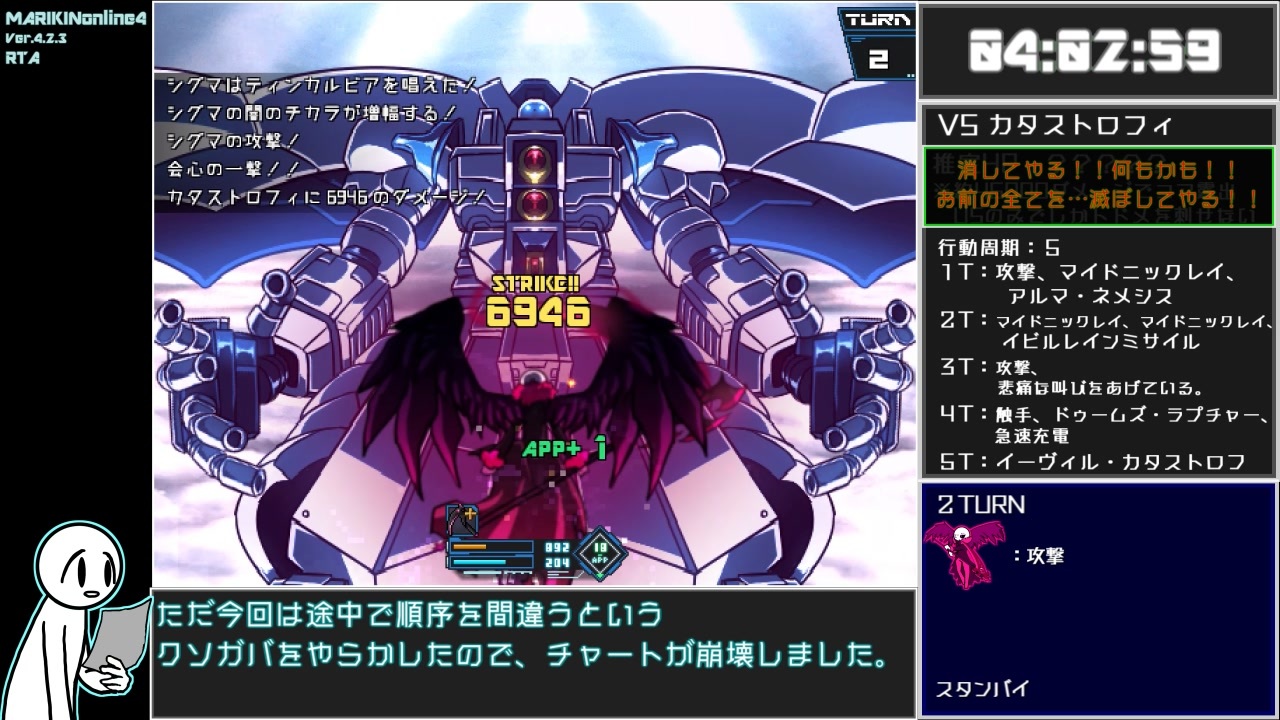Select the pickaxe weapon icon
Screen dimensions: 1280x720
pos(460,517)
